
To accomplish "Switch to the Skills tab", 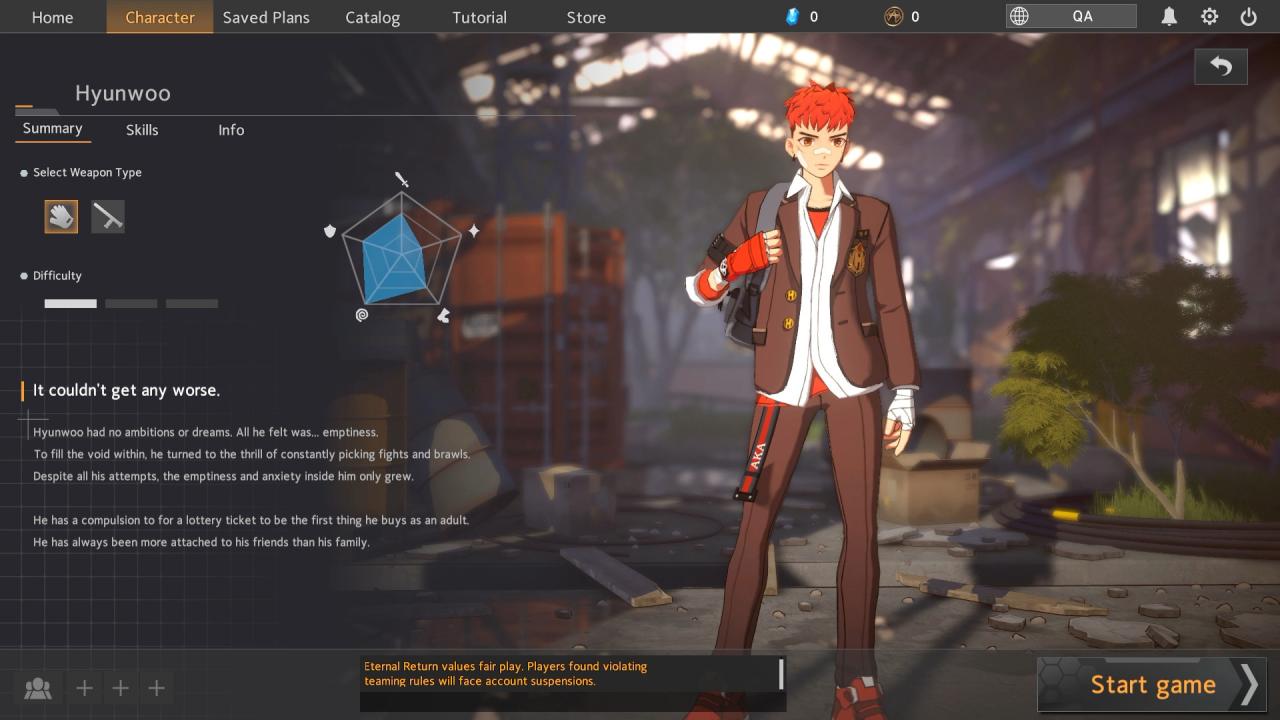I will click(142, 130).
